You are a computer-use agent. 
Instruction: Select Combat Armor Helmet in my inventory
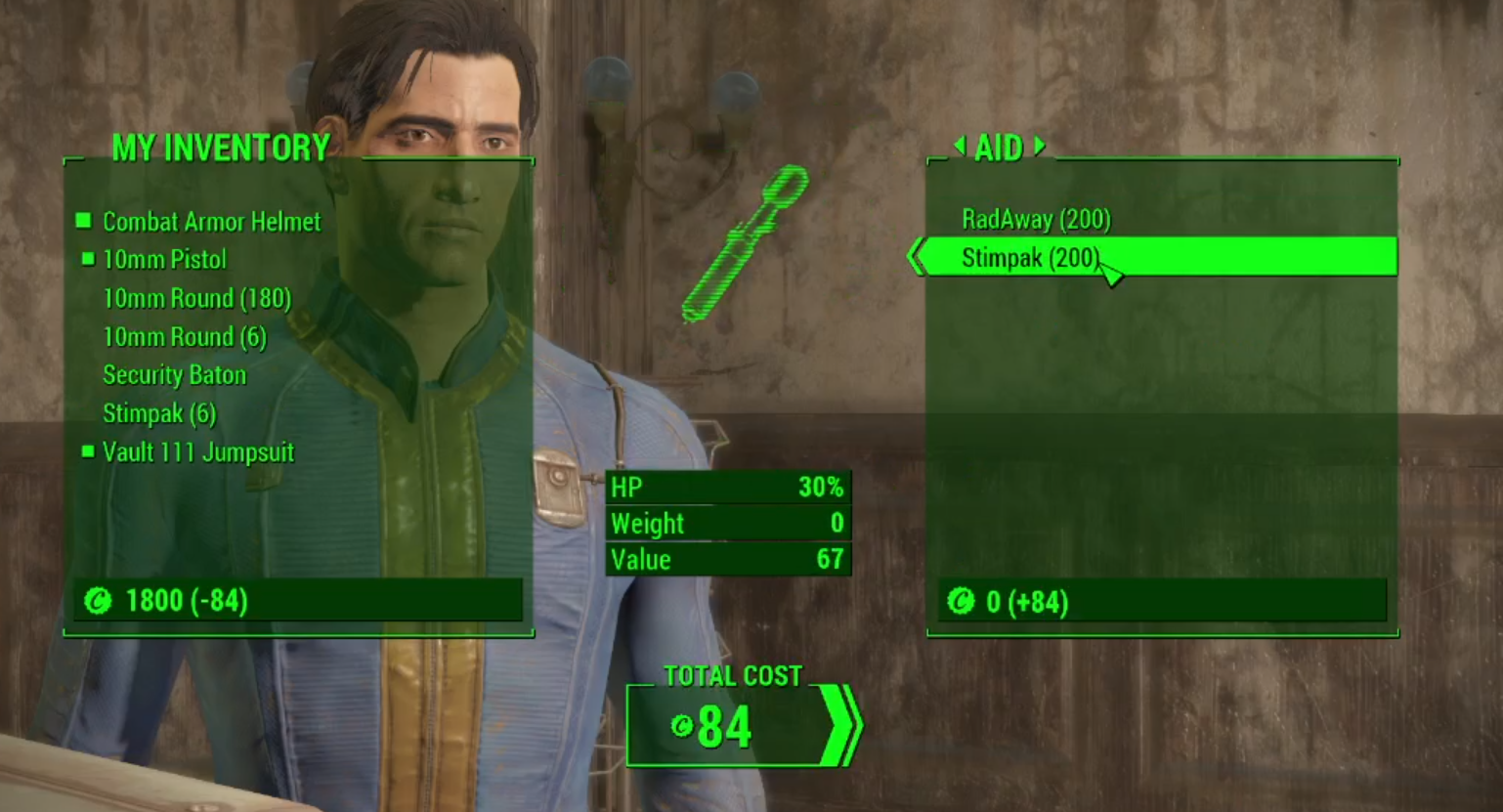(x=211, y=222)
